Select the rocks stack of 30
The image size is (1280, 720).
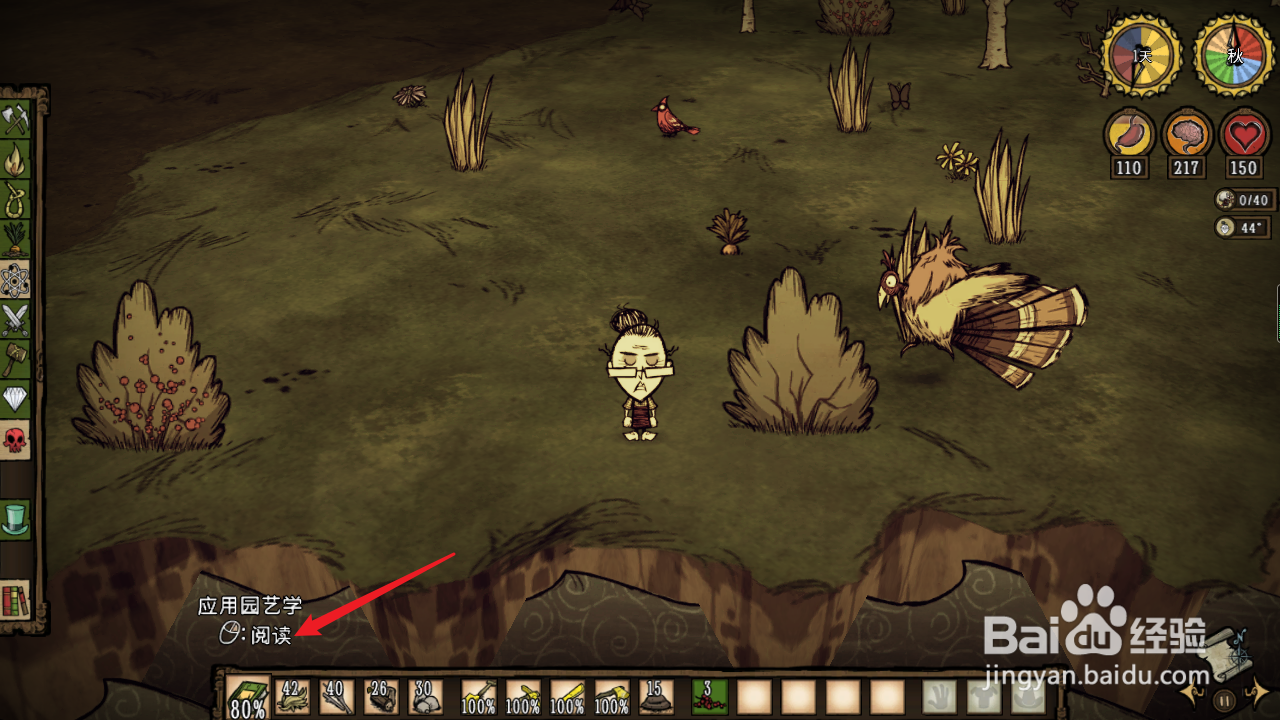click(x=424, y=697)
